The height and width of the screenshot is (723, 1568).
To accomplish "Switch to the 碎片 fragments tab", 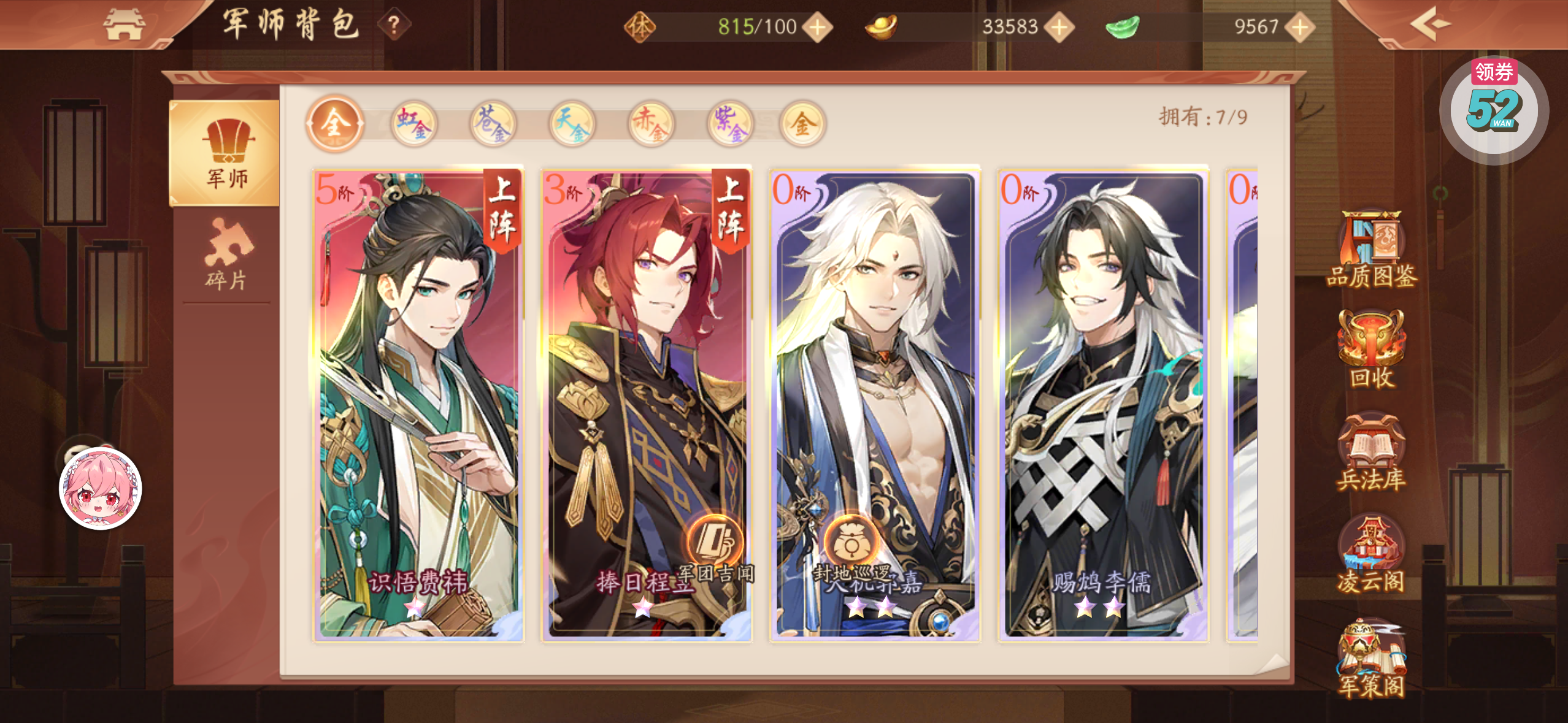I will click(x=226, y=256).
